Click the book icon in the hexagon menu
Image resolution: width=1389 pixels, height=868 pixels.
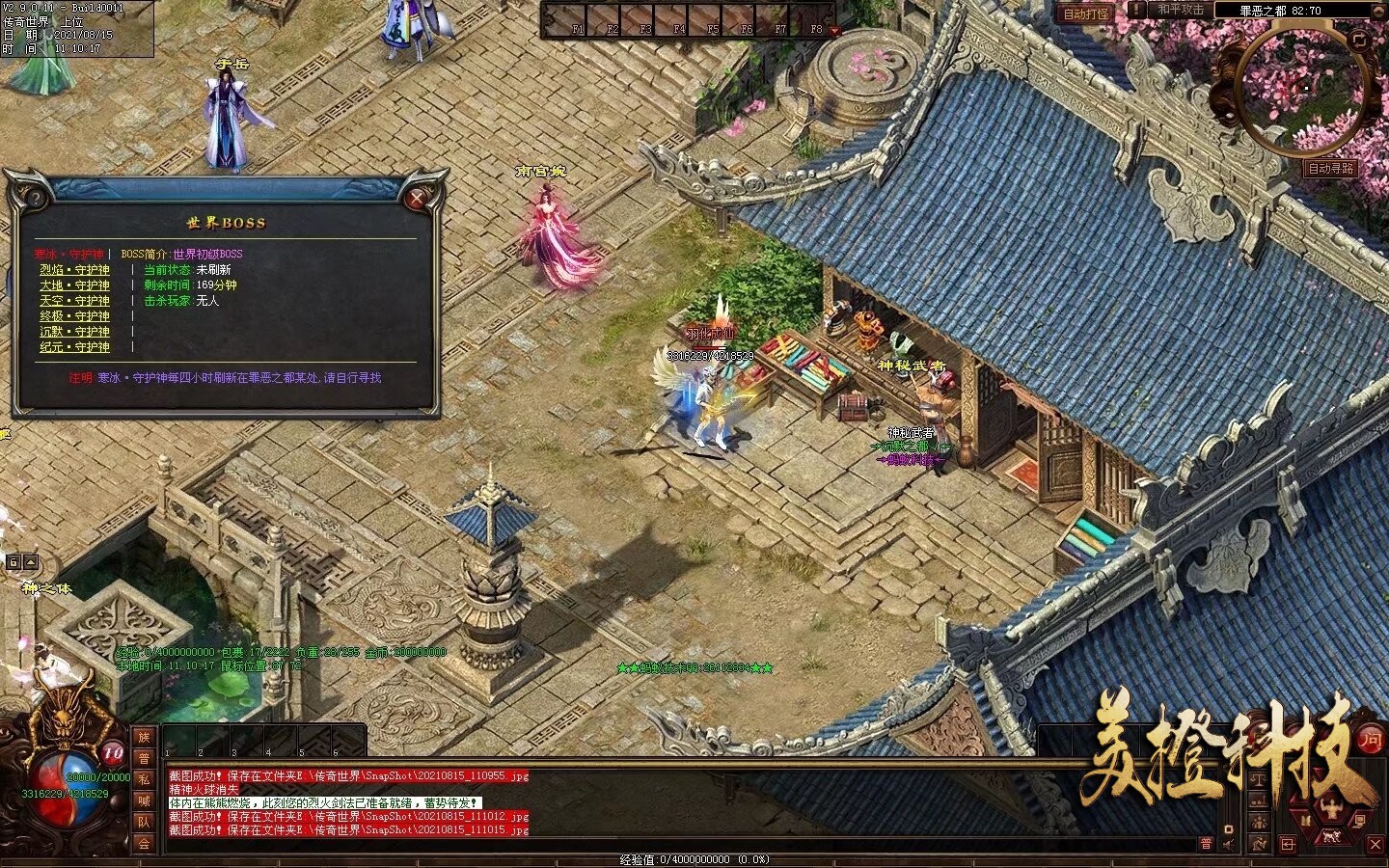pyautogui.click(x=1306, y=820)
